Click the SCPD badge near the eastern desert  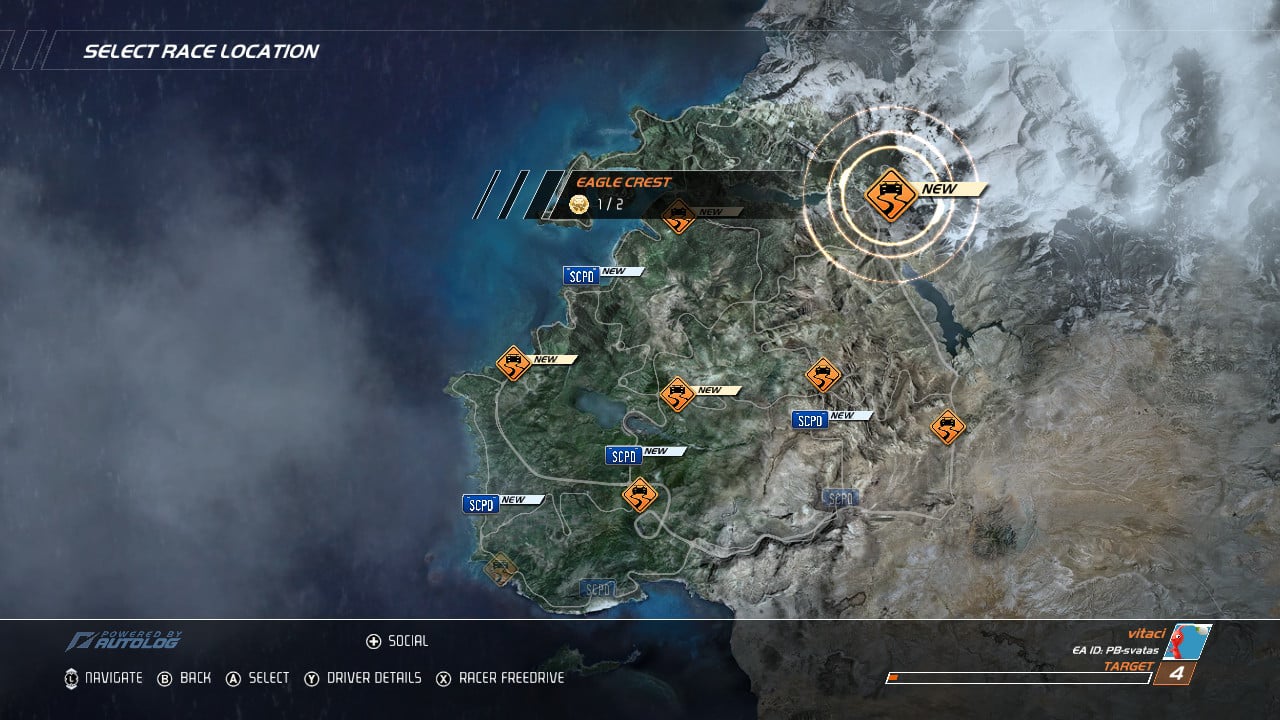810,419
